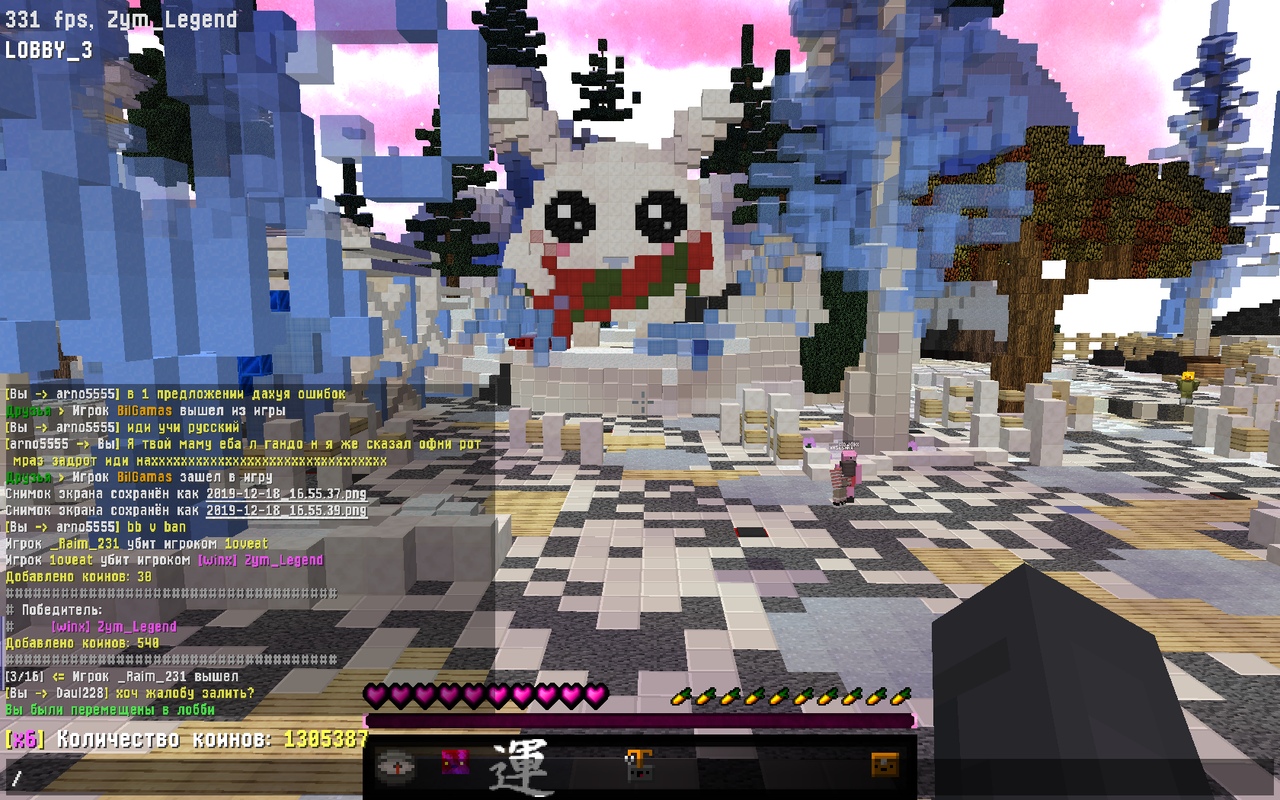Select the magenta block hotbar slot
The height and width of the screenshot is (800, 1280).
[x=455, y=763]
